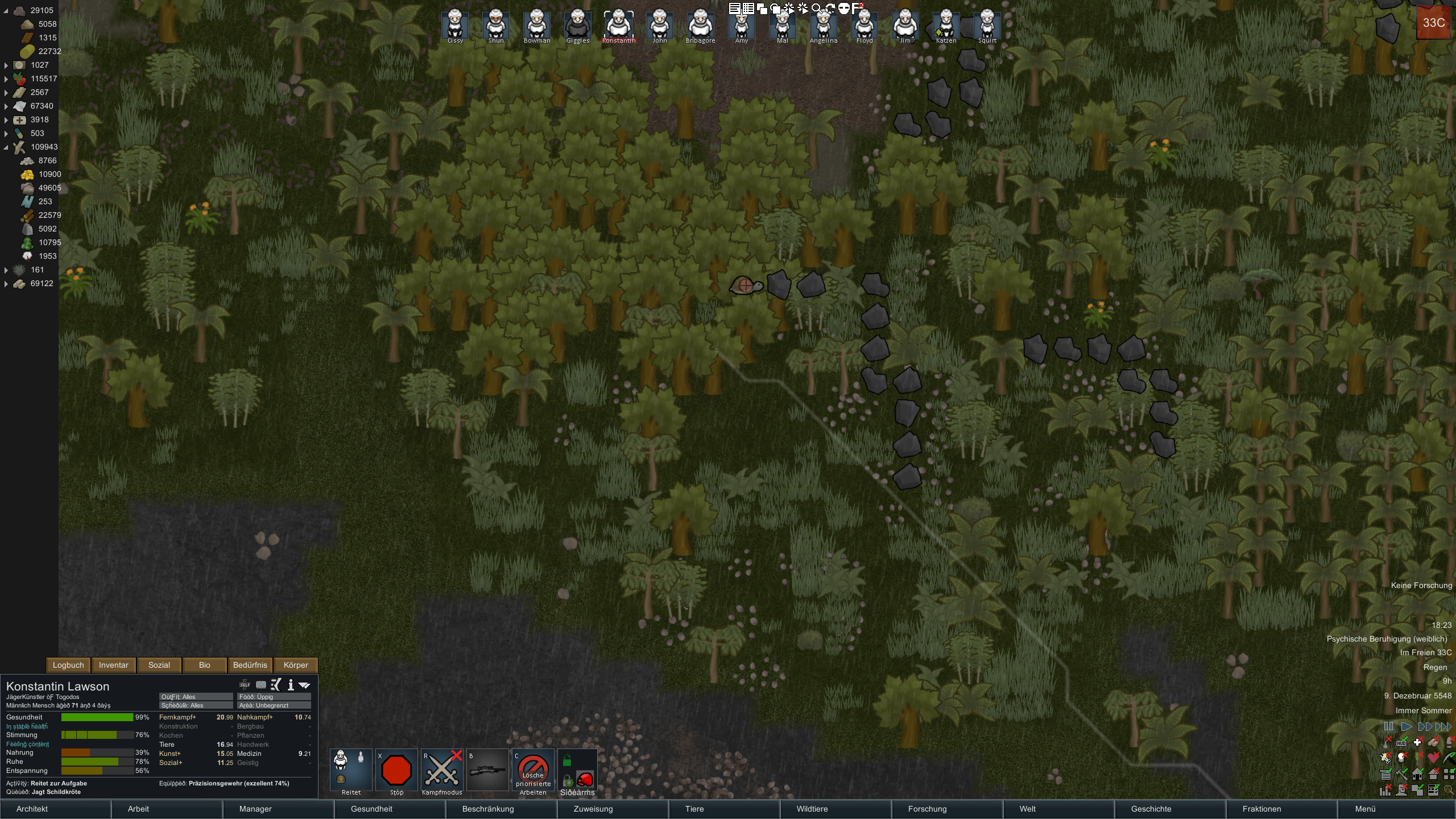Select colonist Cissy portrait
This screenshot has height=819, width=1456.
coord(455,25)
